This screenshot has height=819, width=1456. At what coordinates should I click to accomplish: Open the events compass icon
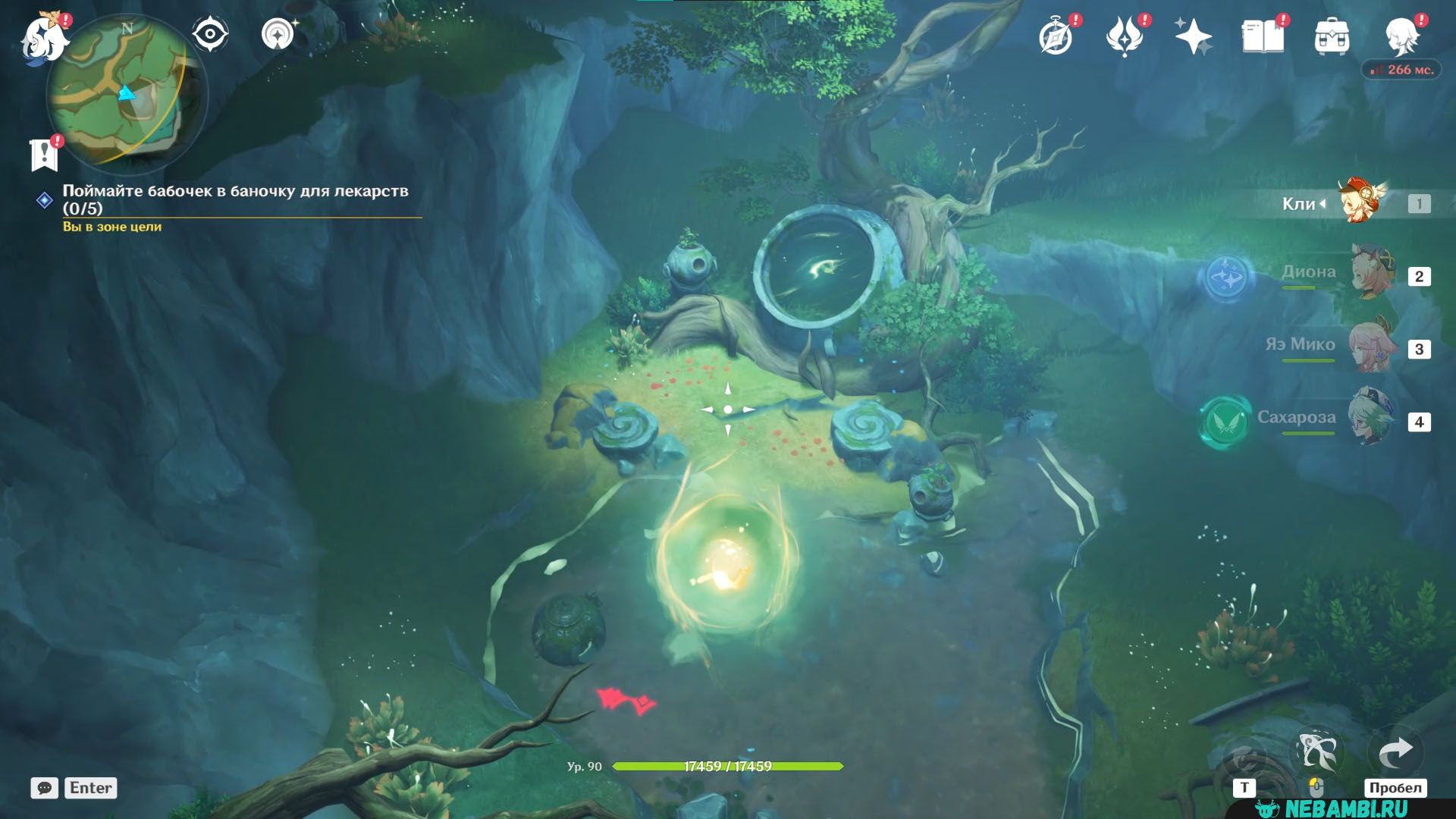point(1056,36)
